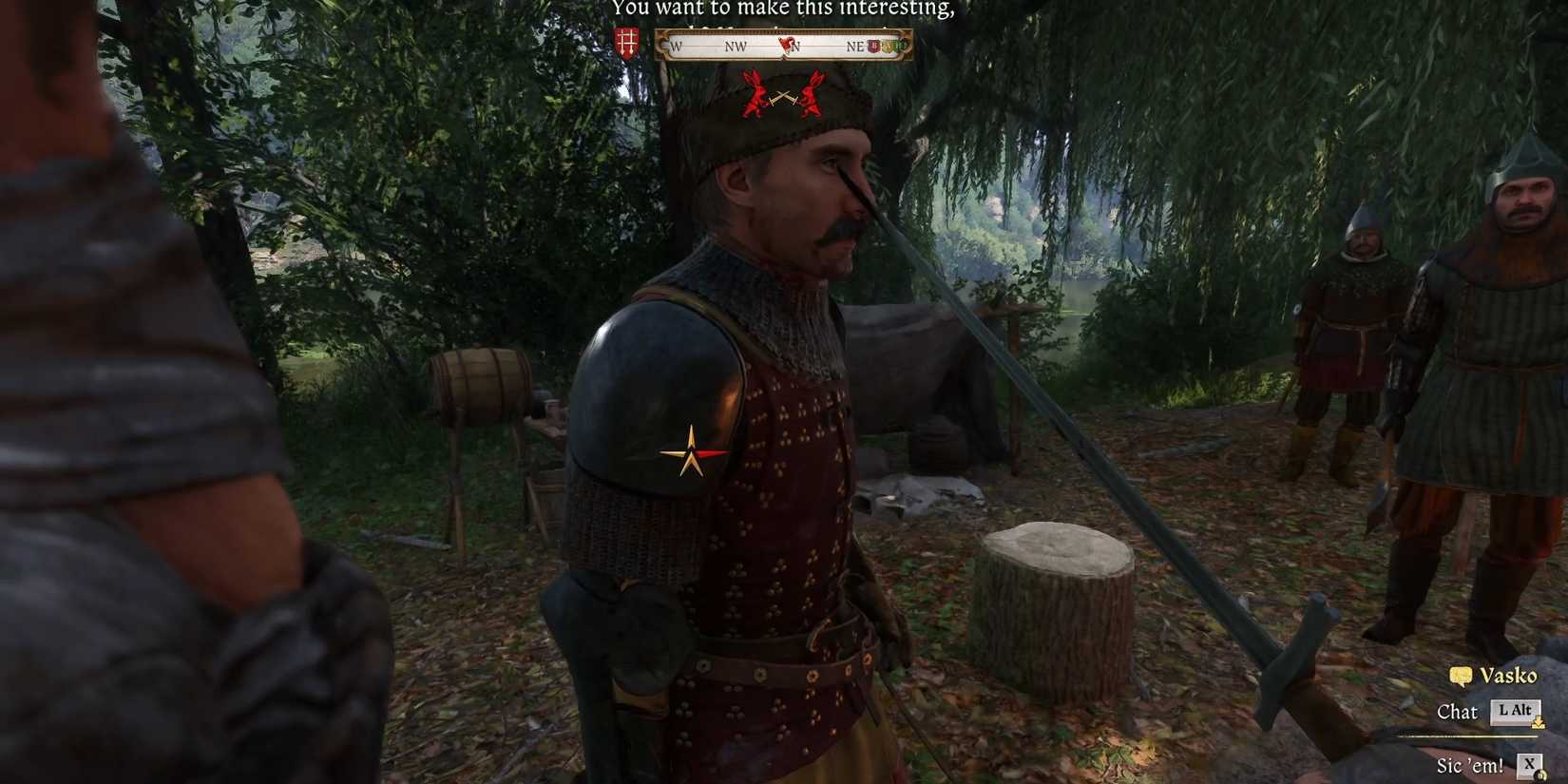The width and height of the screenshot is (1568, 784).
Task: Click the NE marker on the compass bar
Action: coord(855,46)
